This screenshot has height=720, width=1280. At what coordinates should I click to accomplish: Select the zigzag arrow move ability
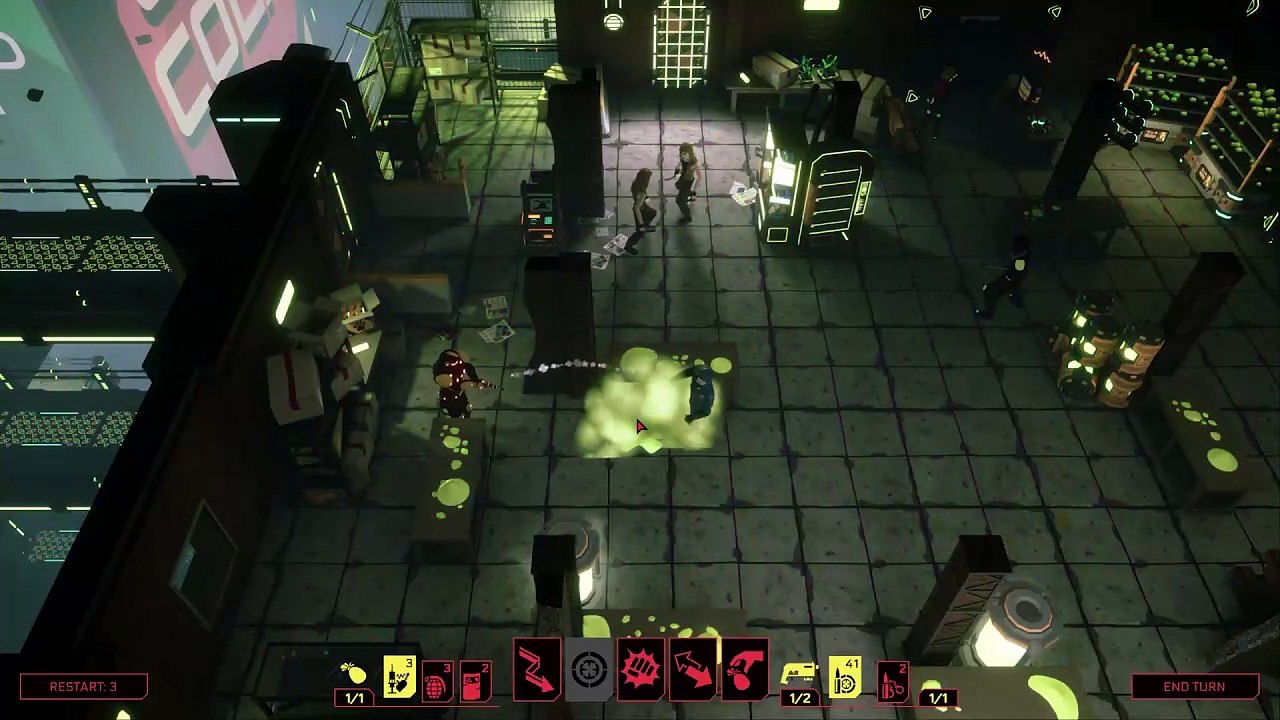click(x=537, y=668)
